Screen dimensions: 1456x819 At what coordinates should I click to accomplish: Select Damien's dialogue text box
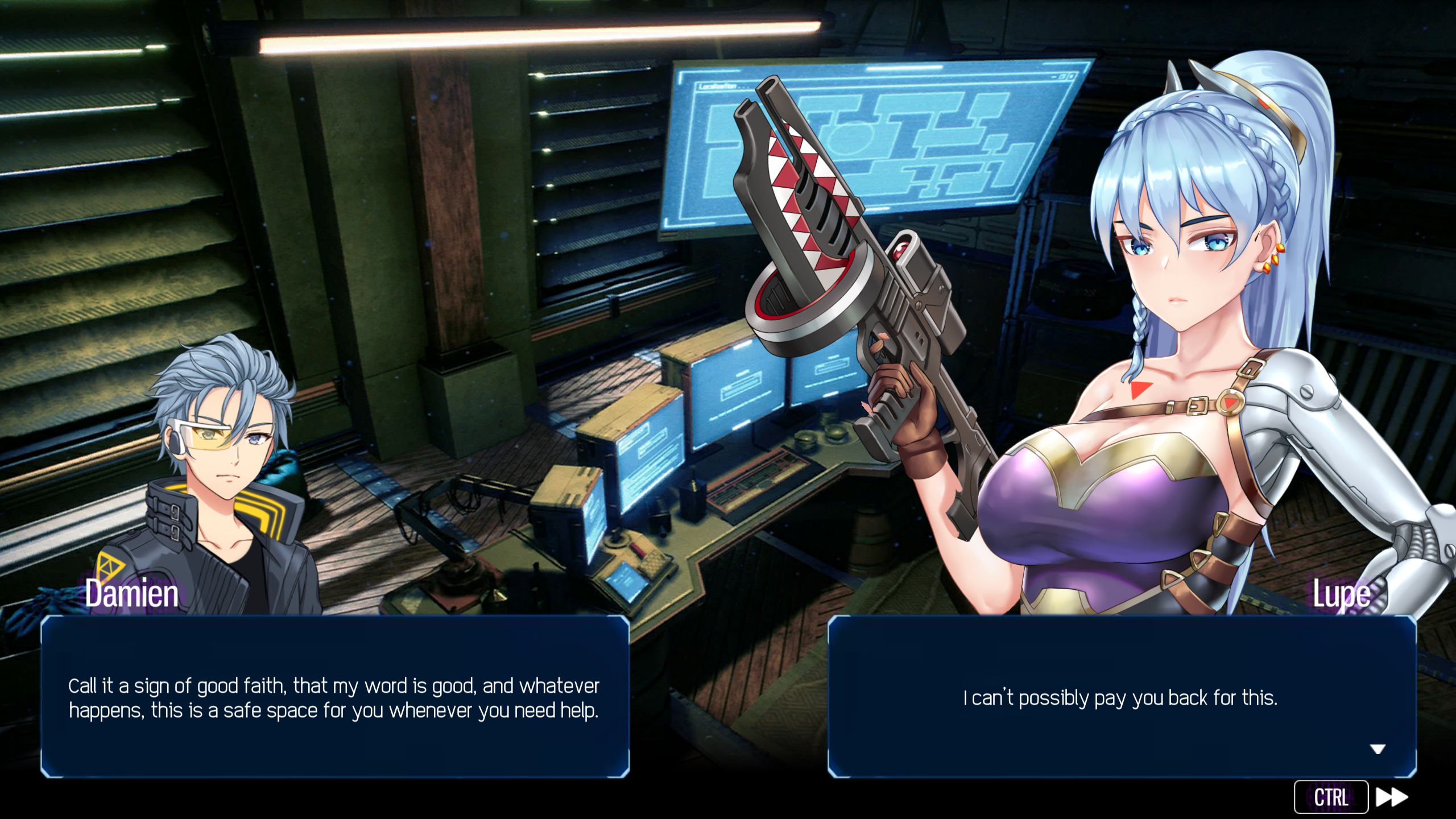click(335, 697)
